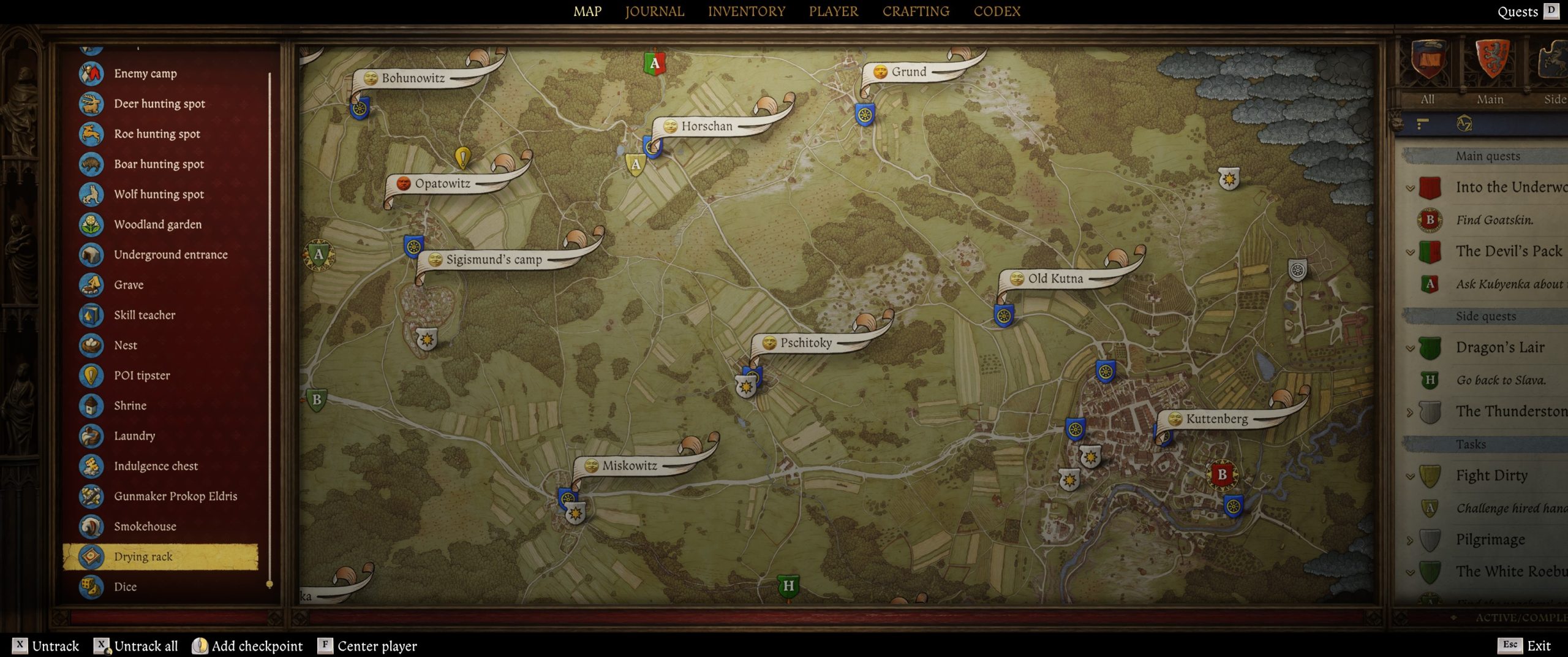Go to the Player tab
The image size is (1568, 657).
(x=833, y=11)
